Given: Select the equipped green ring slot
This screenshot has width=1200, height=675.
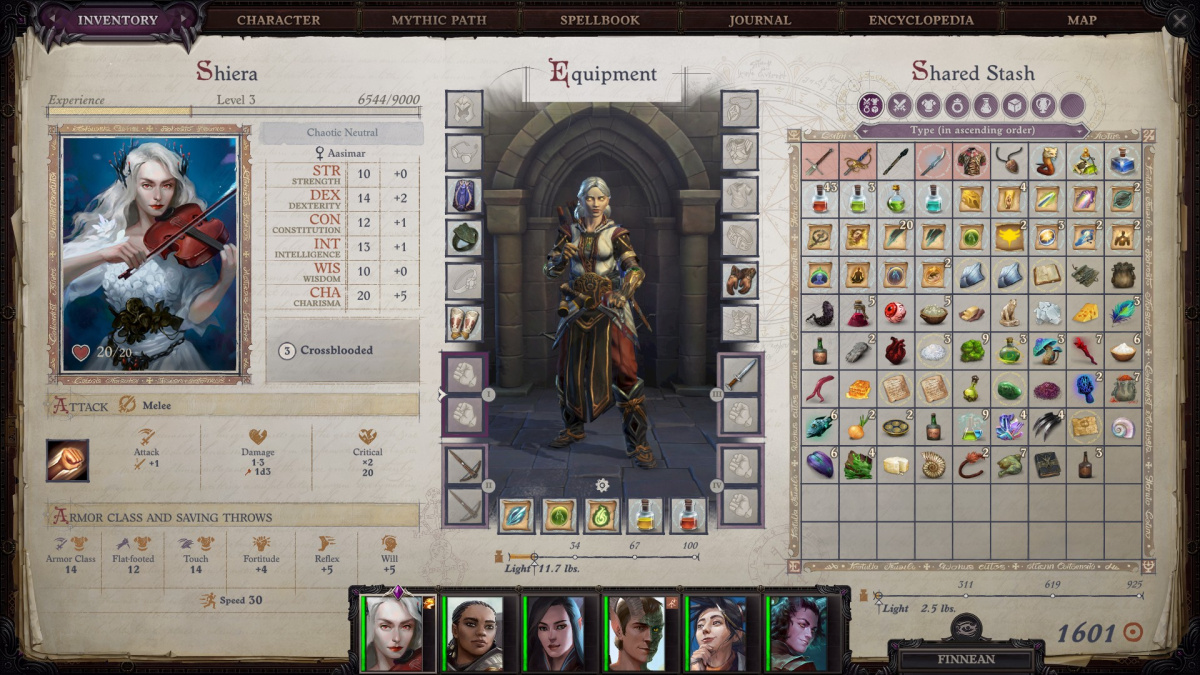Looking at the screenshot, I should (464, 238).
